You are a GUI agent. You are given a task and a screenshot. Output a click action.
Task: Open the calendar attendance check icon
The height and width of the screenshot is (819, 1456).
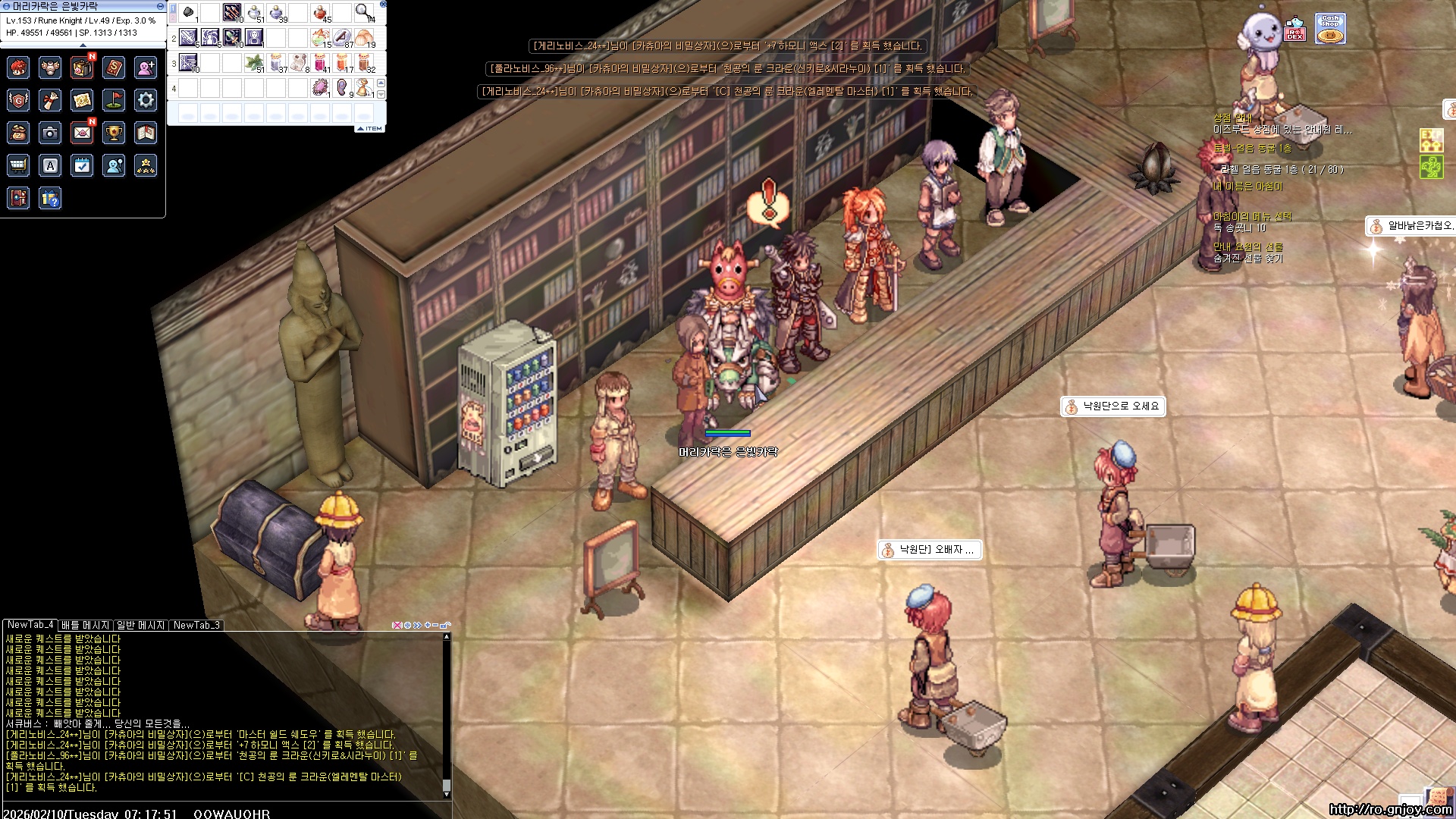click(82, 165)
